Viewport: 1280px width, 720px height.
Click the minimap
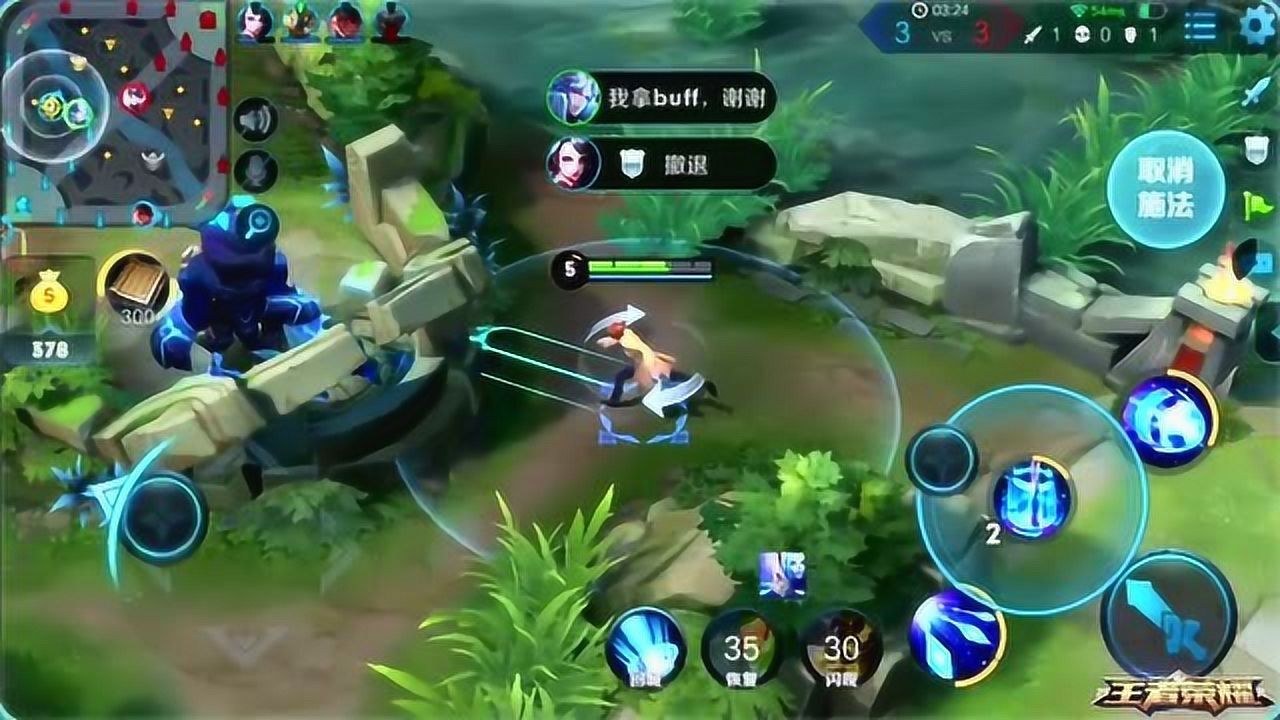tap(112, 112)
